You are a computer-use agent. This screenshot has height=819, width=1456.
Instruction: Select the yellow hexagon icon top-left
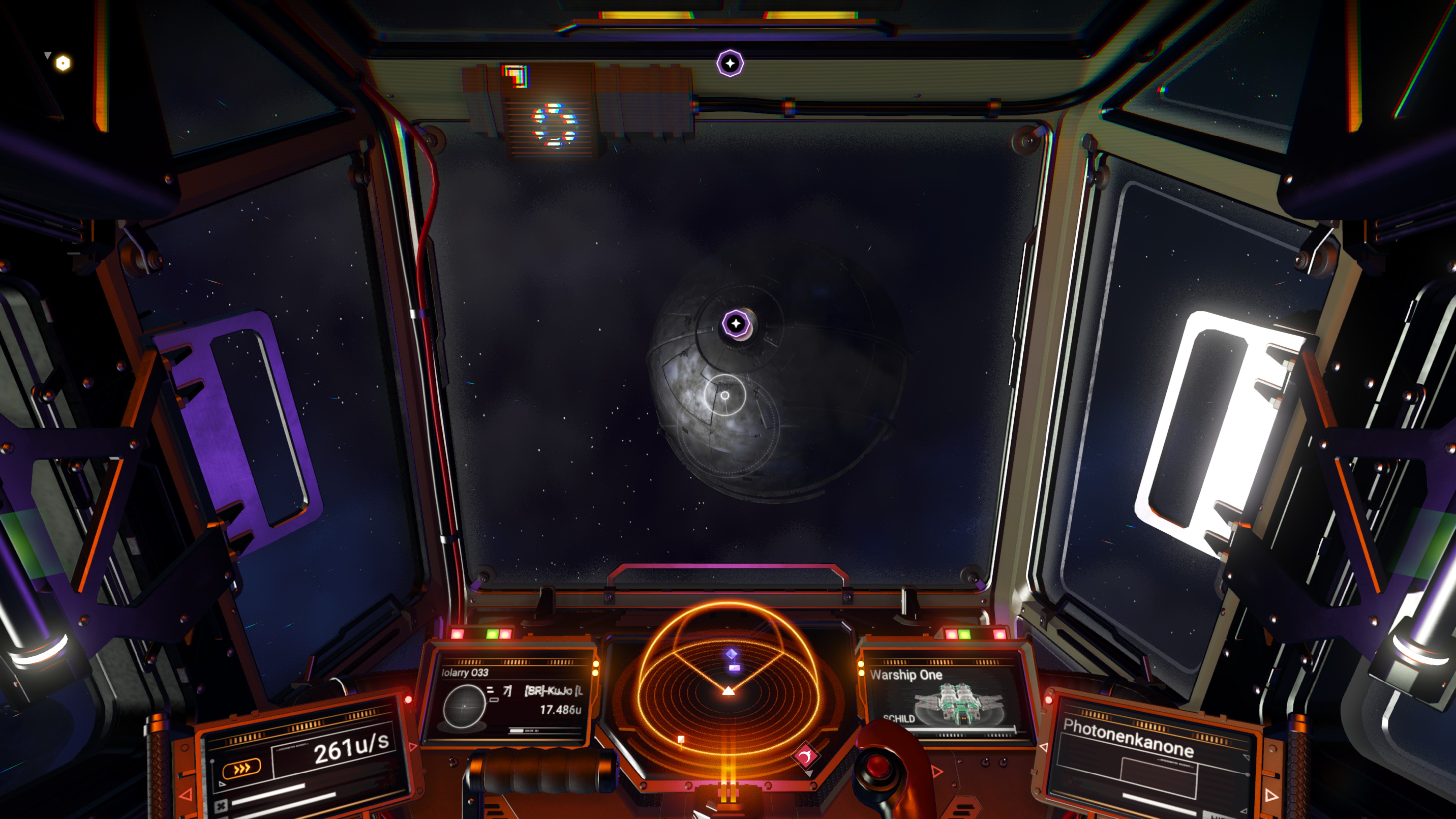(x=62, y=63)
